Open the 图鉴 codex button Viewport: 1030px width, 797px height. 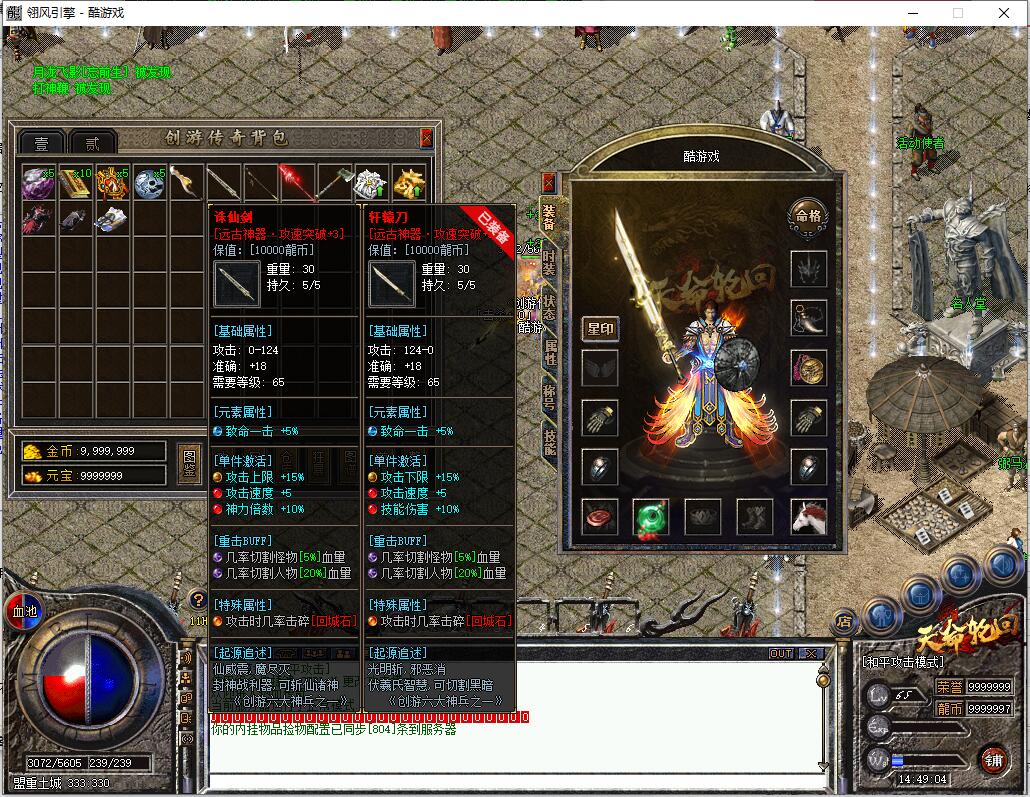click(189, 462)
